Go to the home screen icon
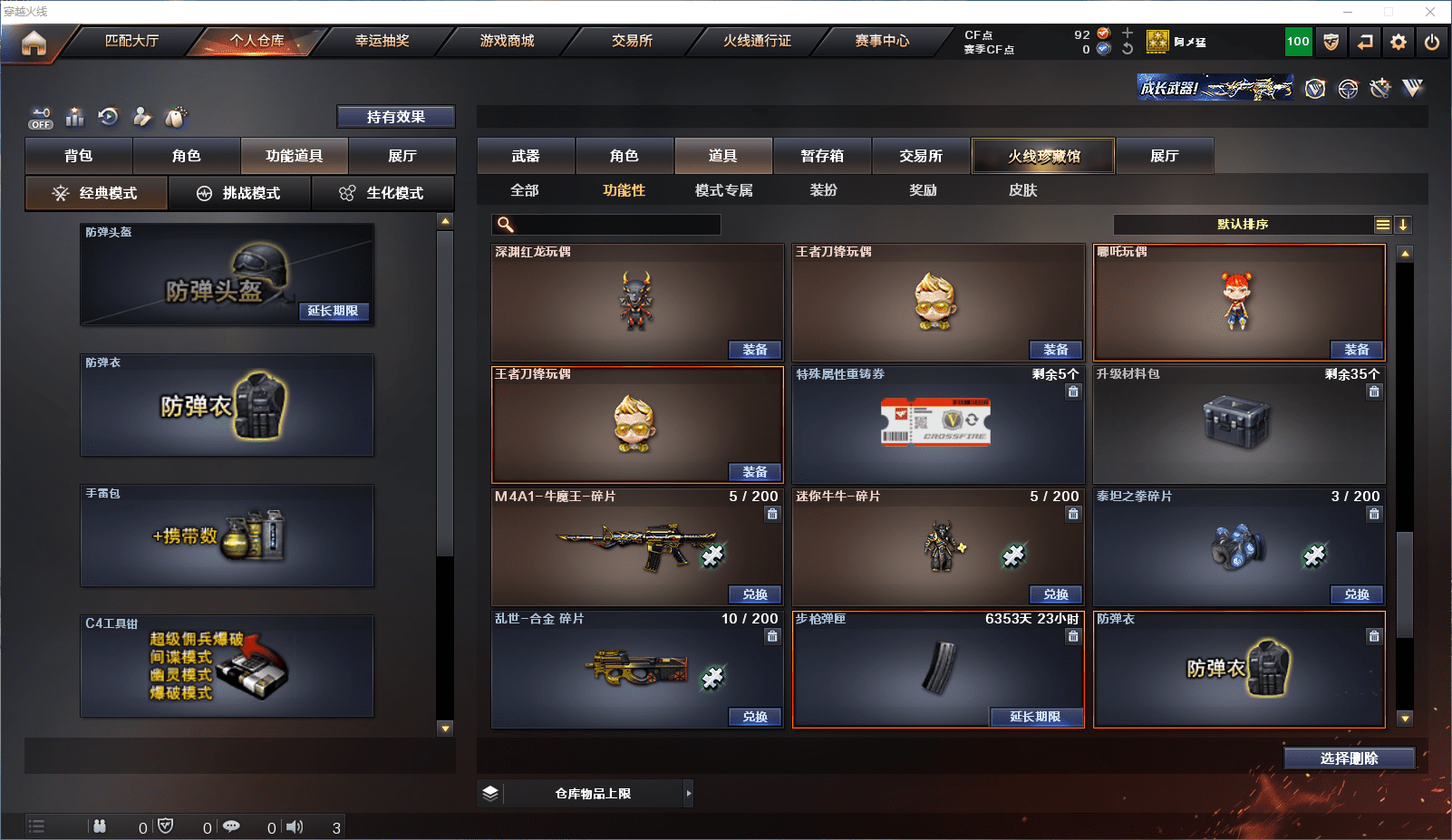 pyautogui.click(x=34, y=43)
